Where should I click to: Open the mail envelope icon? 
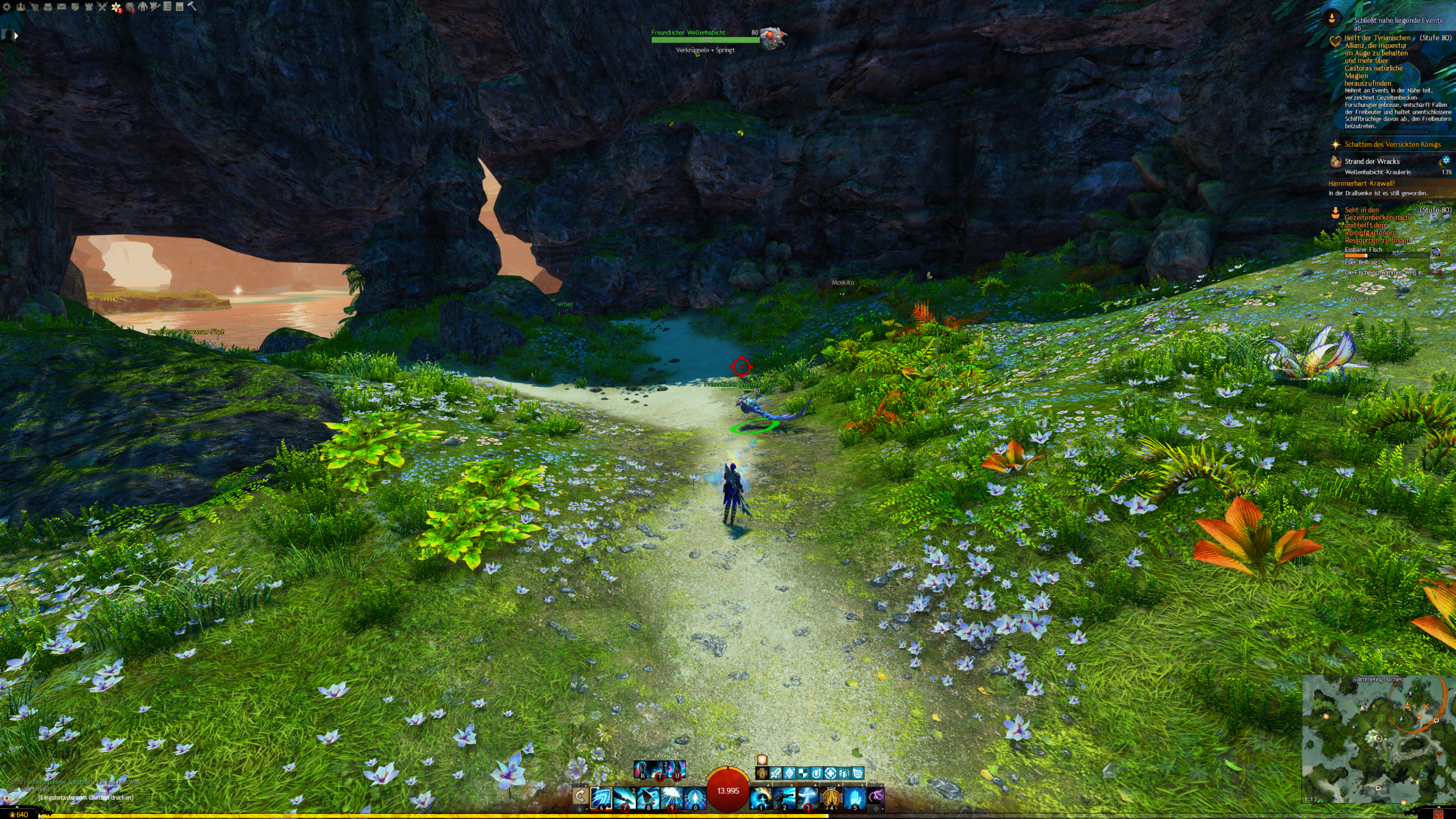coord(61,7)
